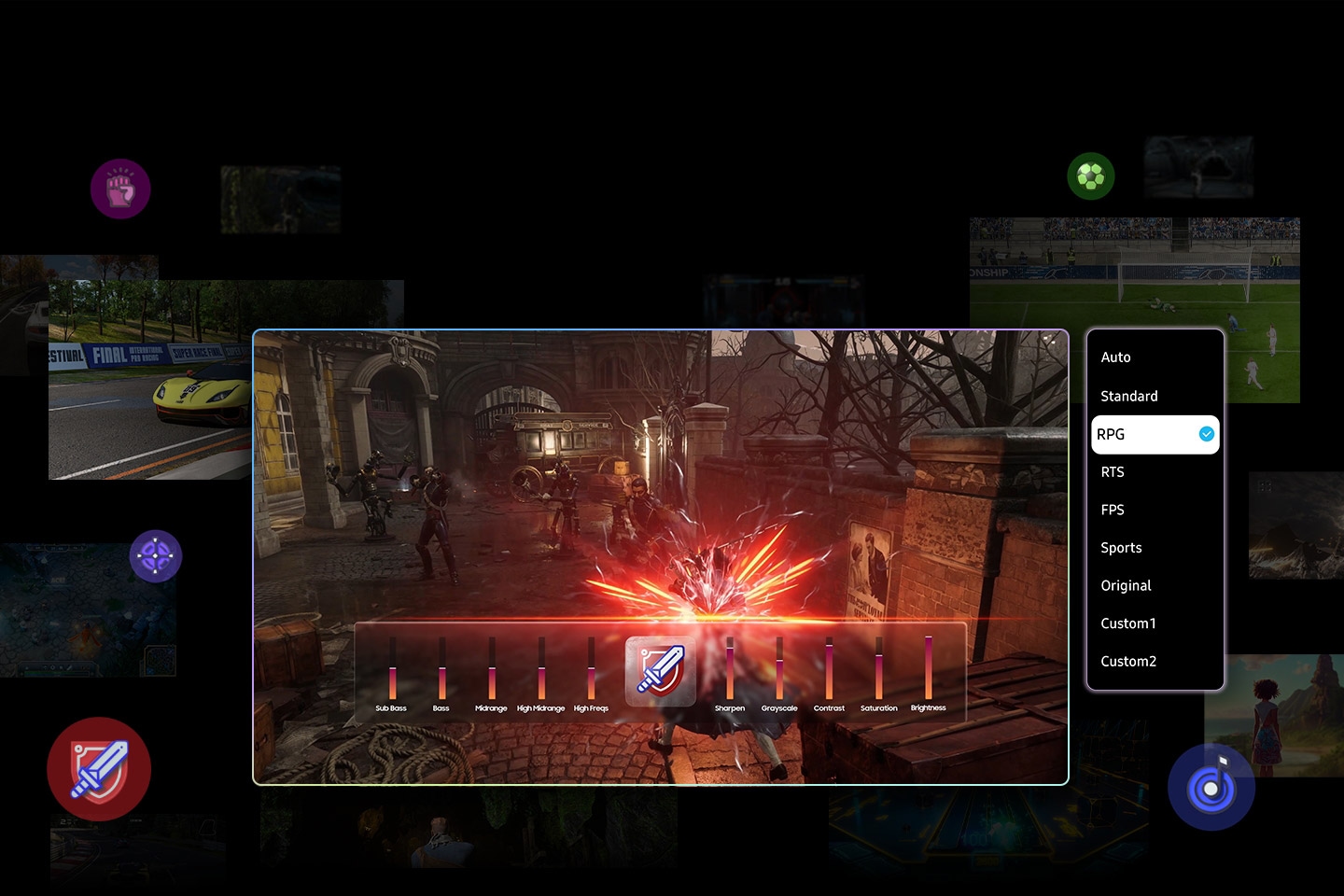Click the soccer ball Sports genre icon

click(1091, 175)
